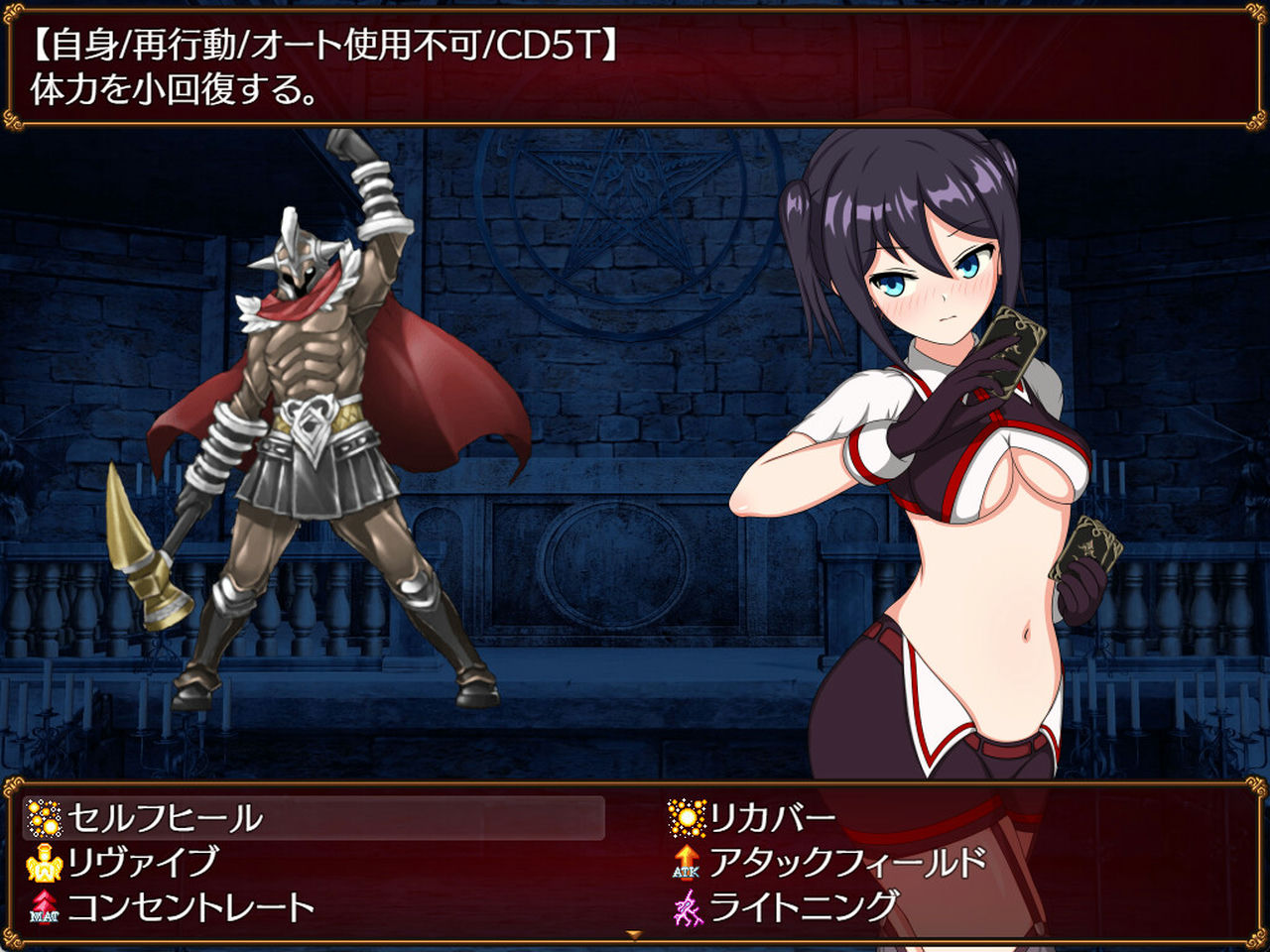Click the skill description box at top
Screen dimensions: 1270x952
point(635,64)
